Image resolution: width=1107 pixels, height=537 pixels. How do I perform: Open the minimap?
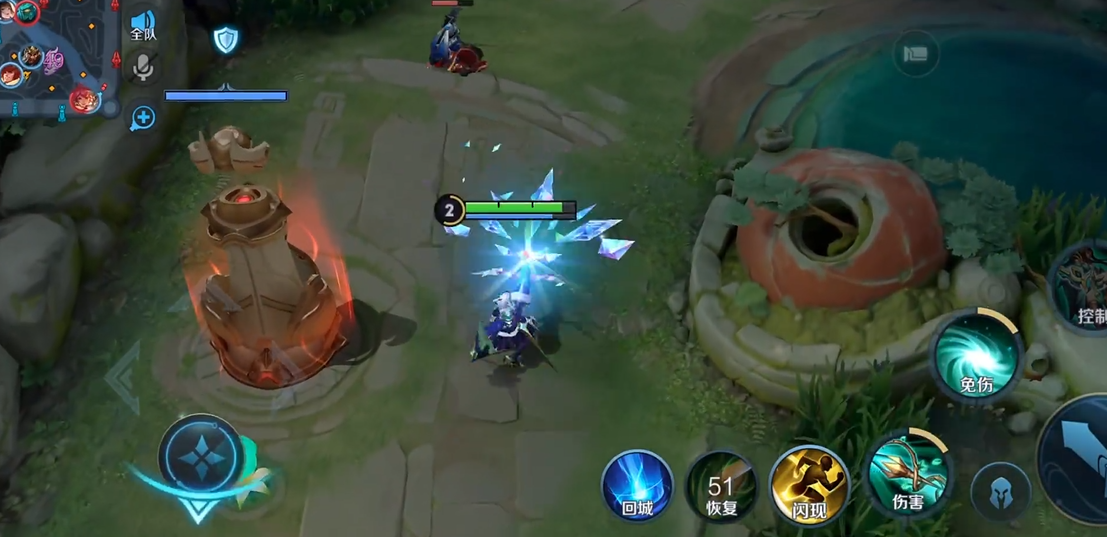pyautogui.click(x=55, y=55)
